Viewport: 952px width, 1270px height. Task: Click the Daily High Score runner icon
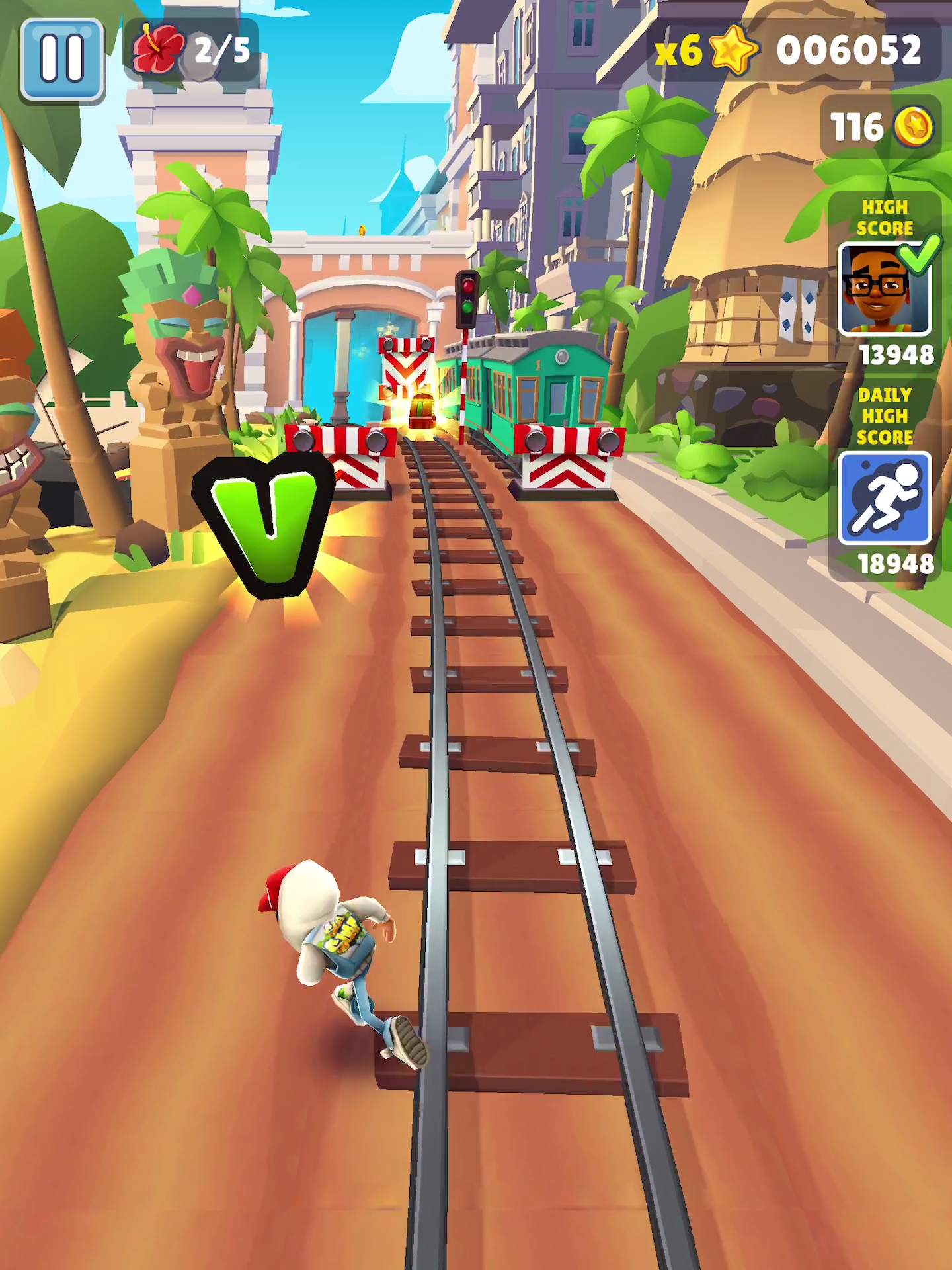(884, 498)
